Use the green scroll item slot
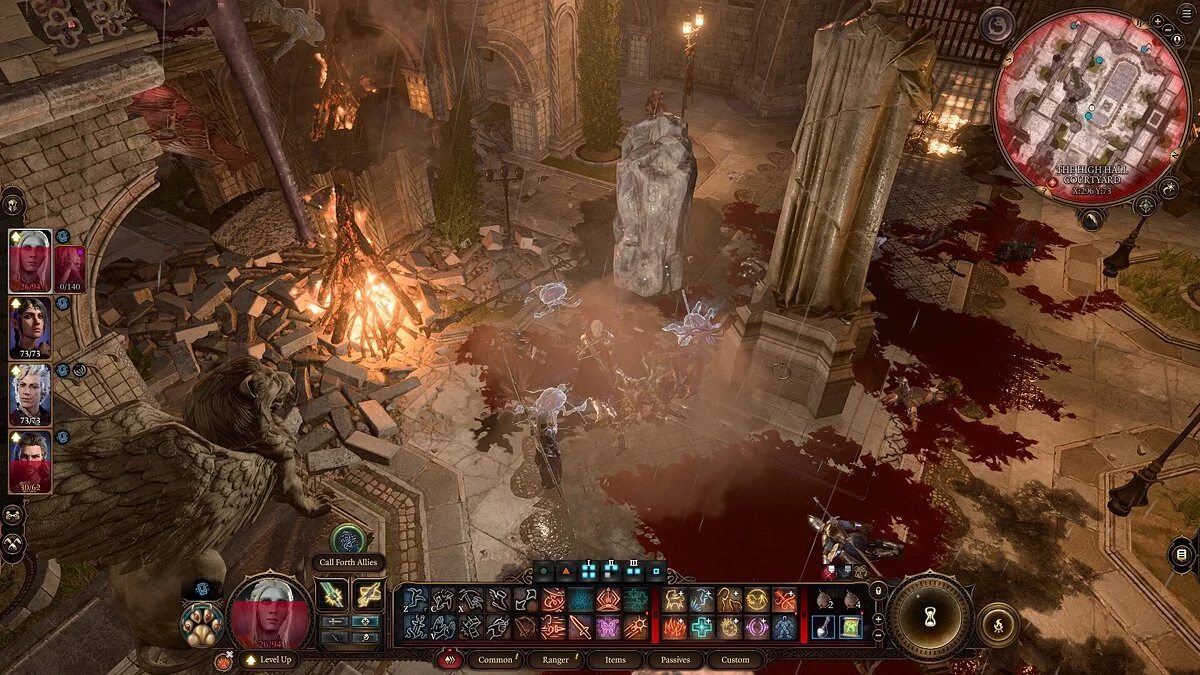 click(850, 627)
